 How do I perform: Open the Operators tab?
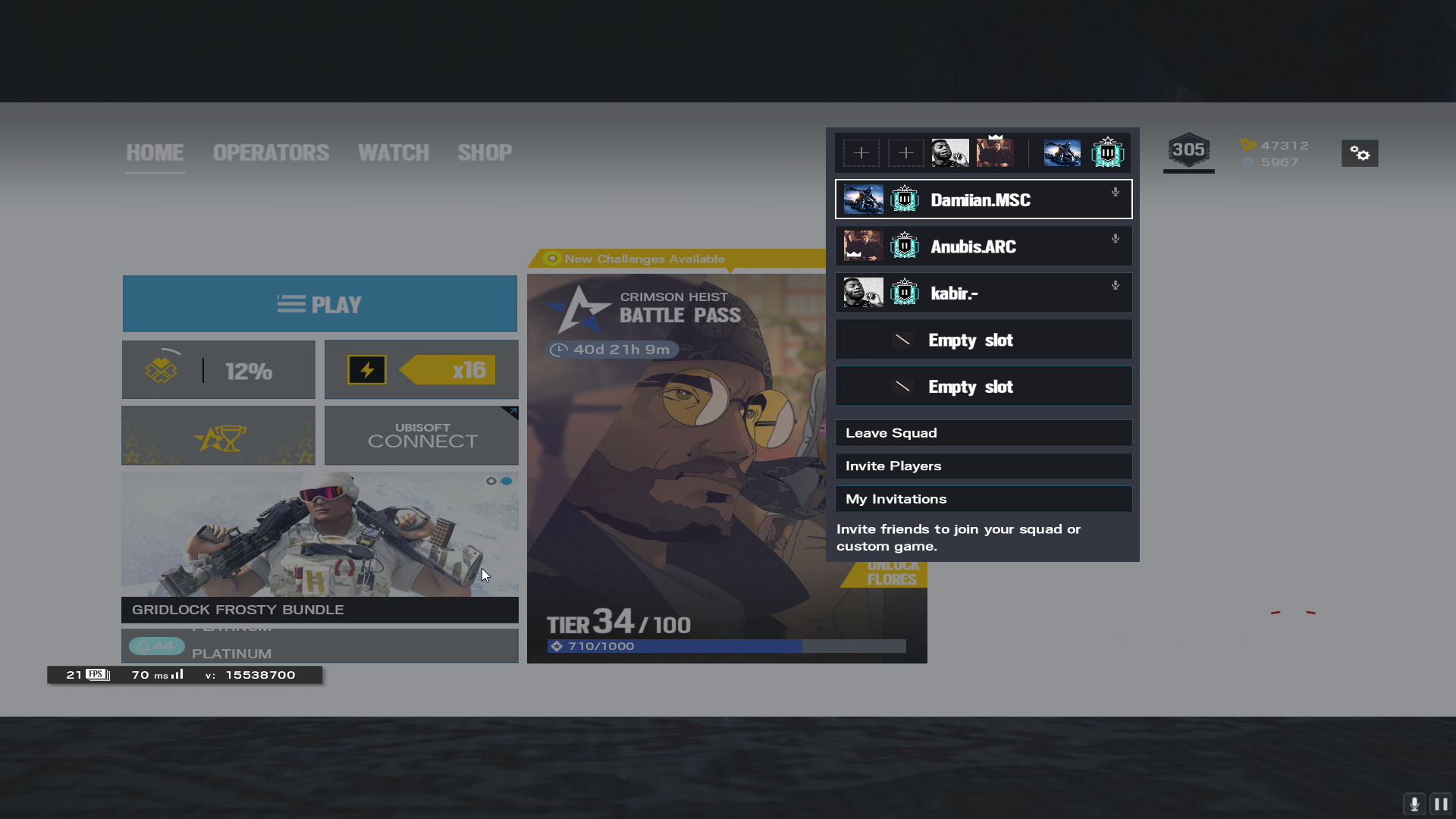tap(271, 152)
